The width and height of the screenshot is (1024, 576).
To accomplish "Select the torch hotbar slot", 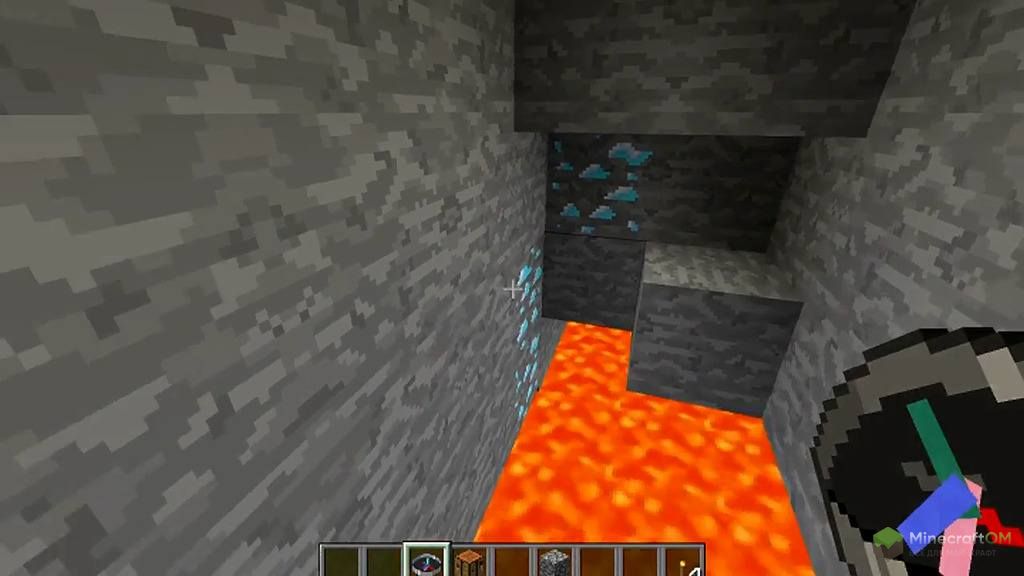I will point(684,563).
